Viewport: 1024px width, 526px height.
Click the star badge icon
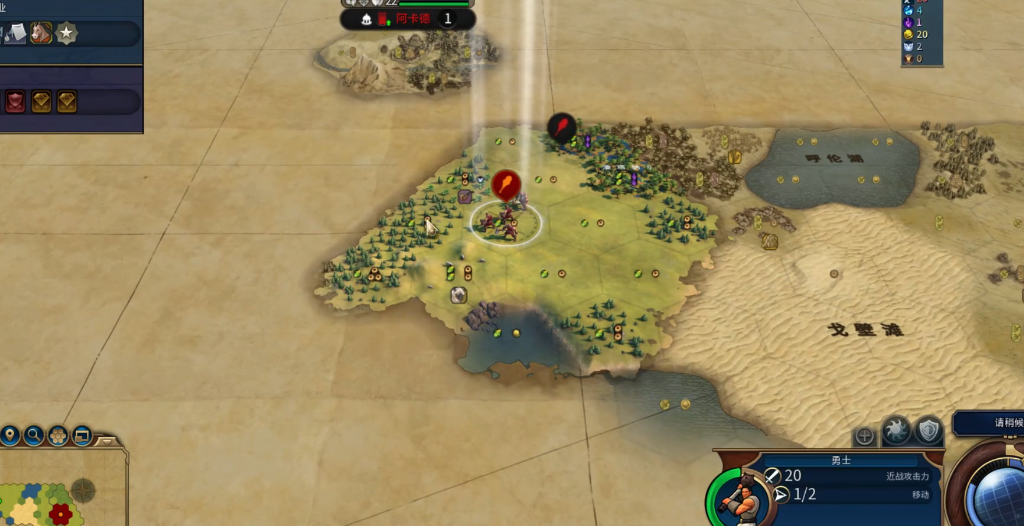click(68, 34)
